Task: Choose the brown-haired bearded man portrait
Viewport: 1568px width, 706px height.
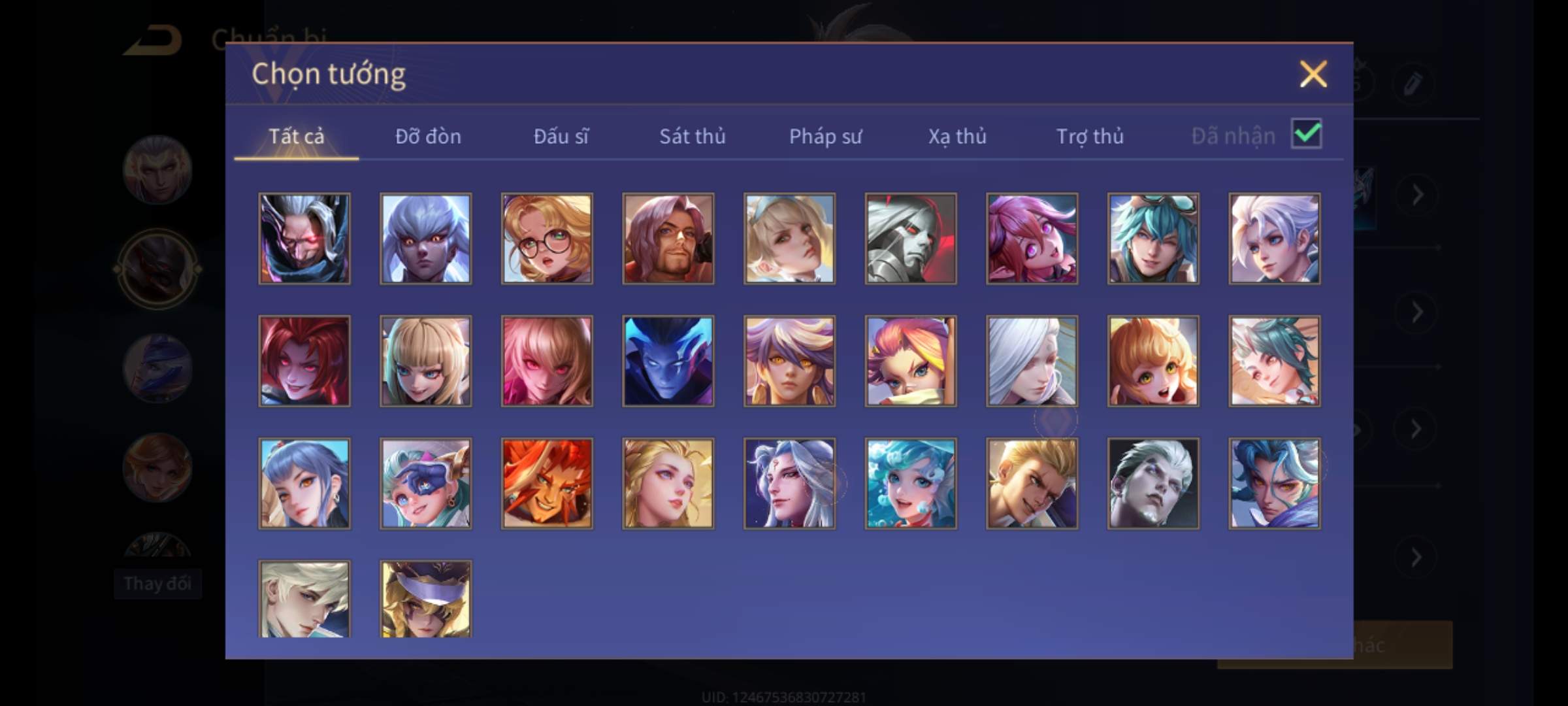Action: point(668,239)
